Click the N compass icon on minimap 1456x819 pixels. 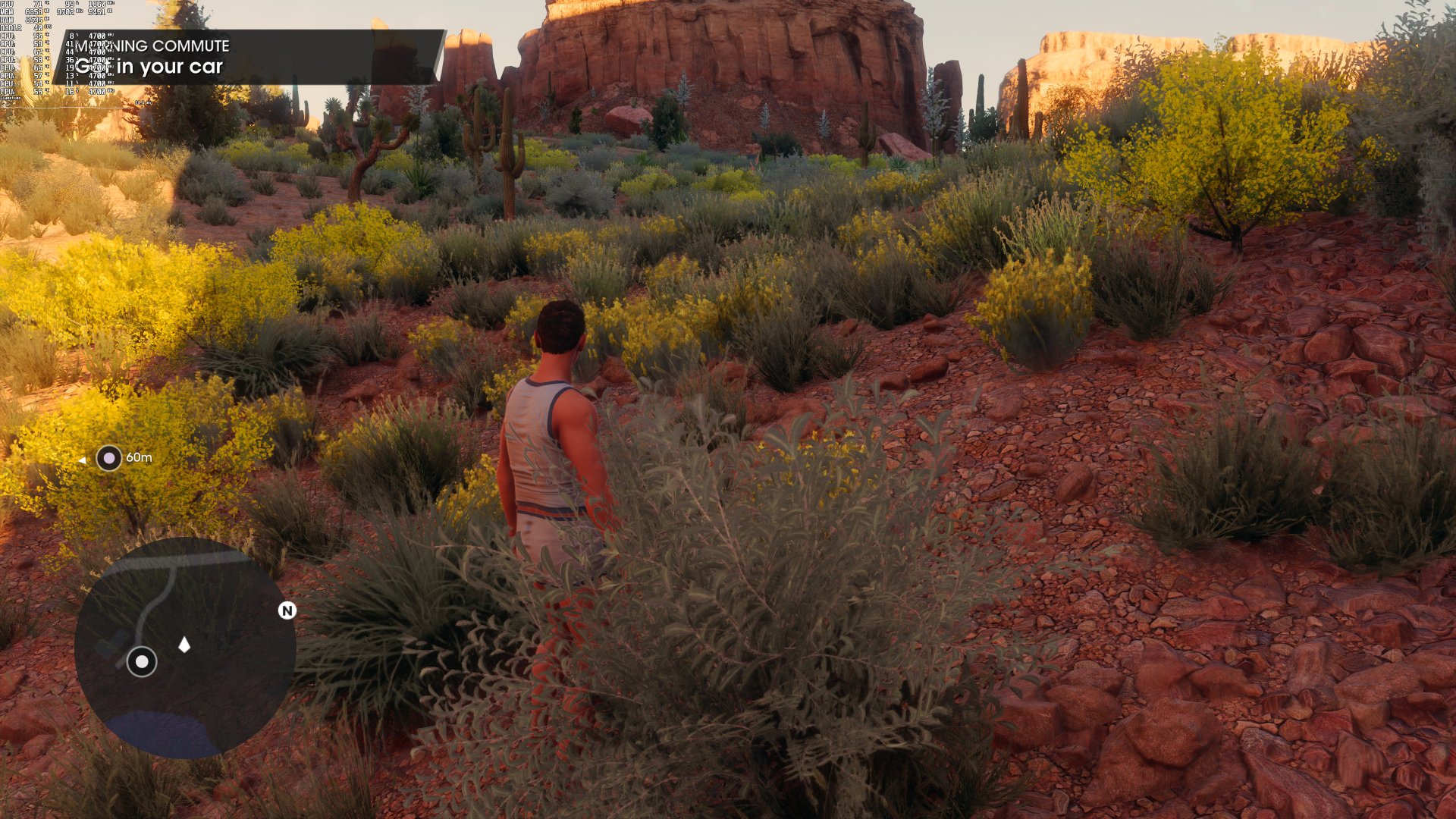click(x=287, y=611)
